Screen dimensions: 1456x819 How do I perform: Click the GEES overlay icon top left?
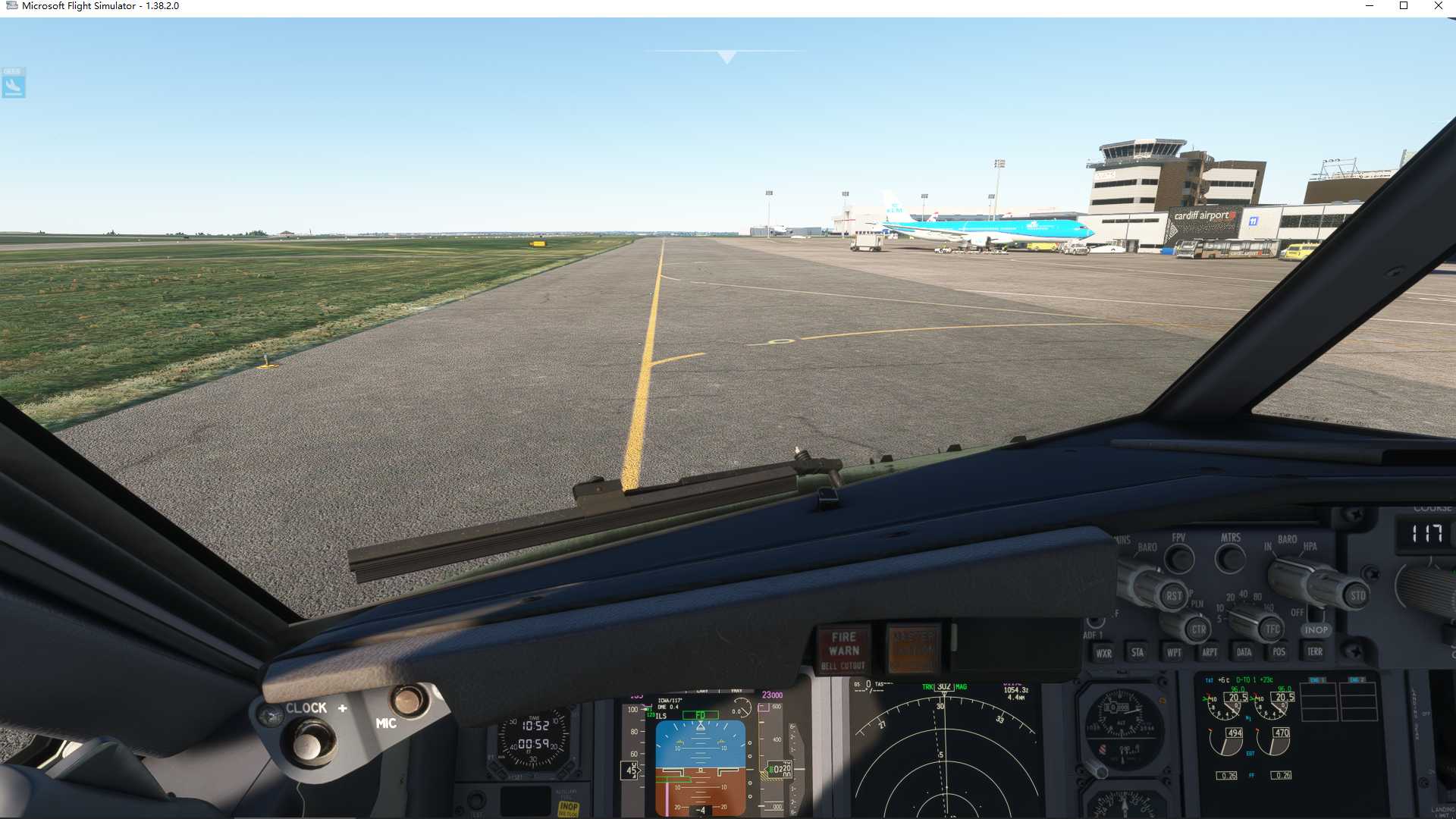[13, 82]
